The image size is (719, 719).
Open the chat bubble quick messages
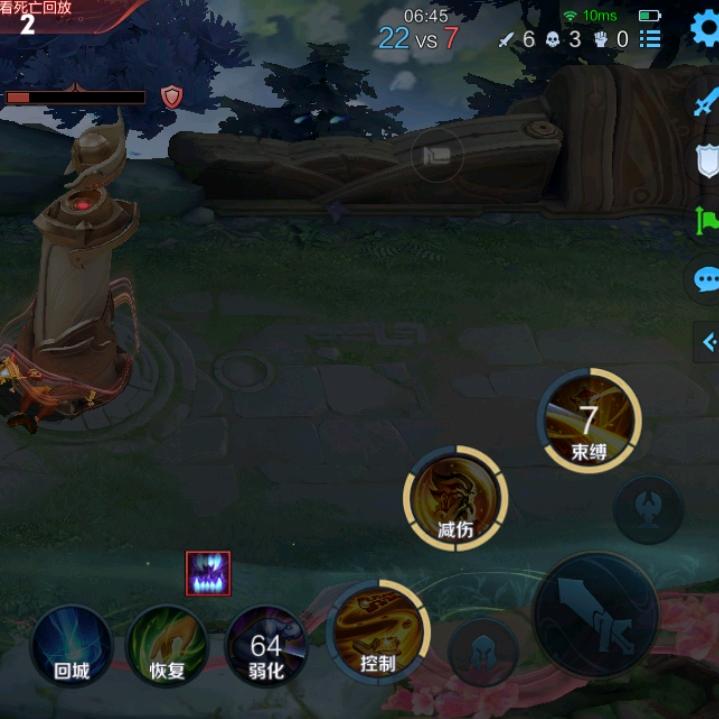[x=707, y=279]
